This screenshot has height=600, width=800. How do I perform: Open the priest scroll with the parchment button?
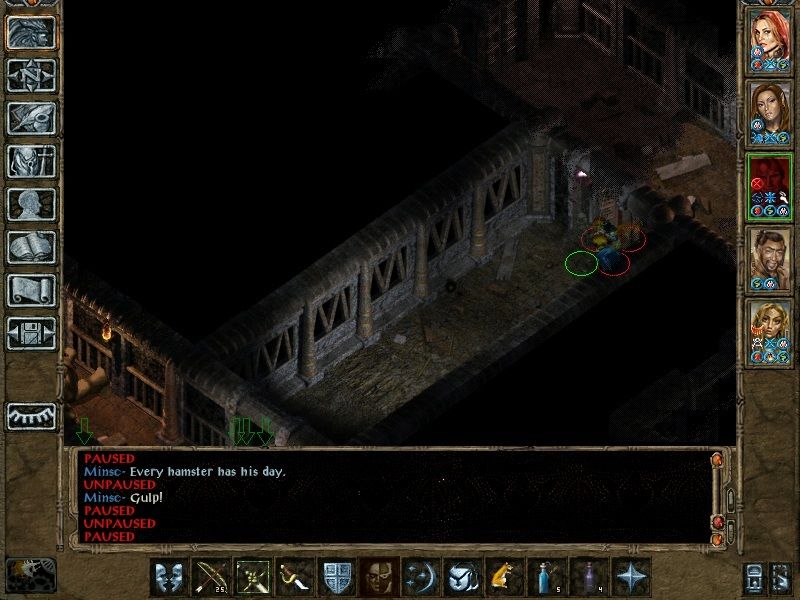coord(32,290)
